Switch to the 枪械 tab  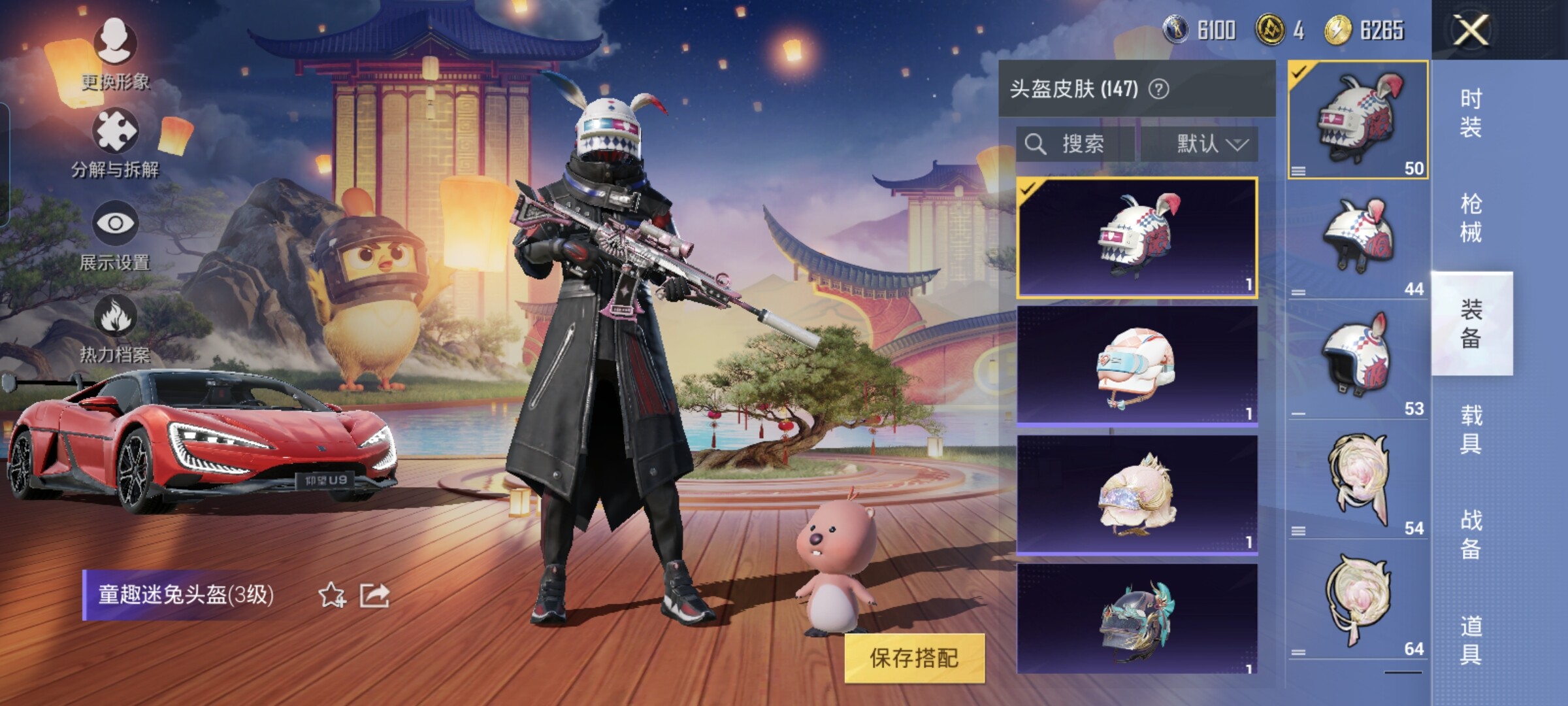tap(1471, 218)
